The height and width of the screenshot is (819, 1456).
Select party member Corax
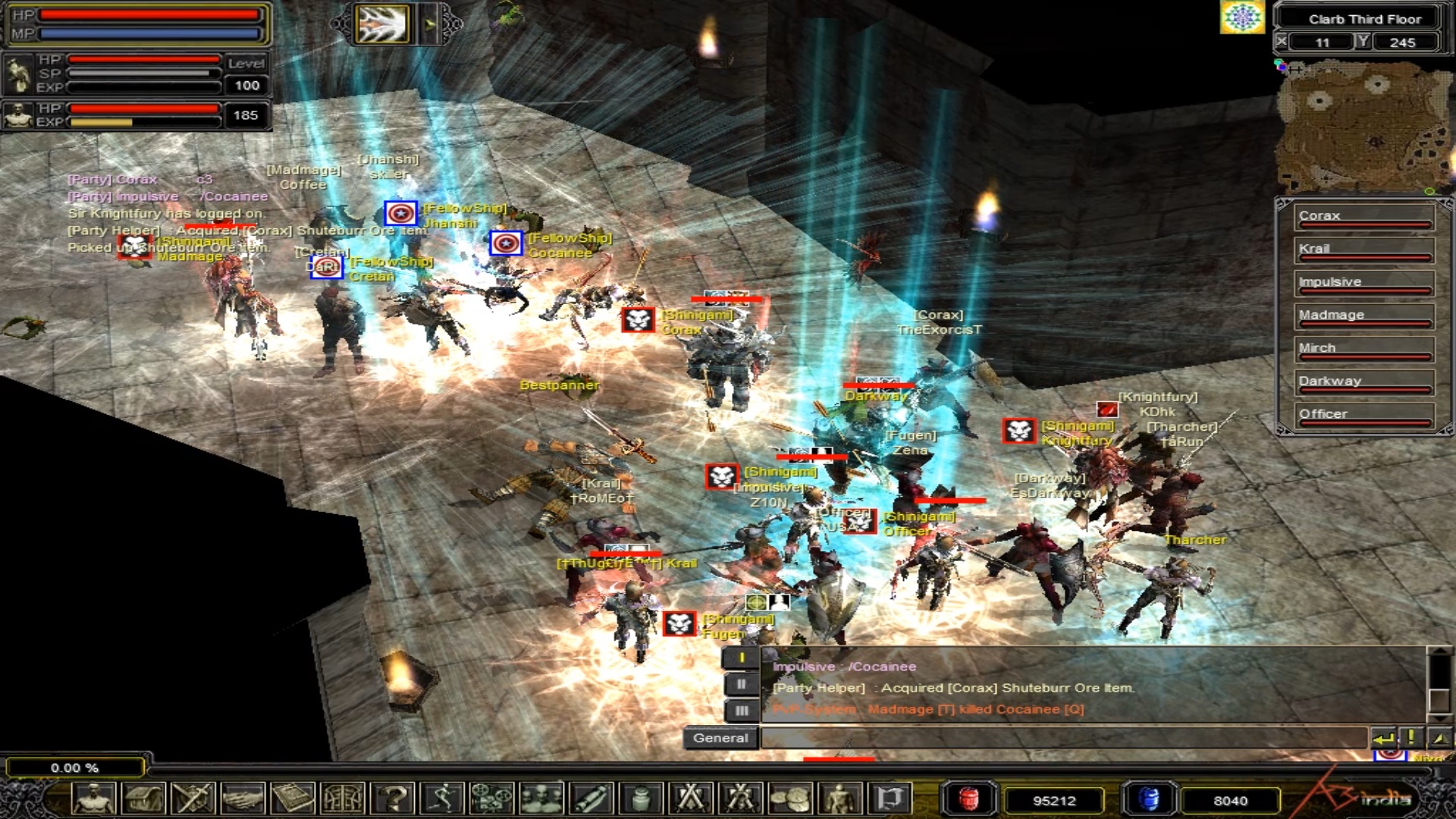(x=1363, y=217)
